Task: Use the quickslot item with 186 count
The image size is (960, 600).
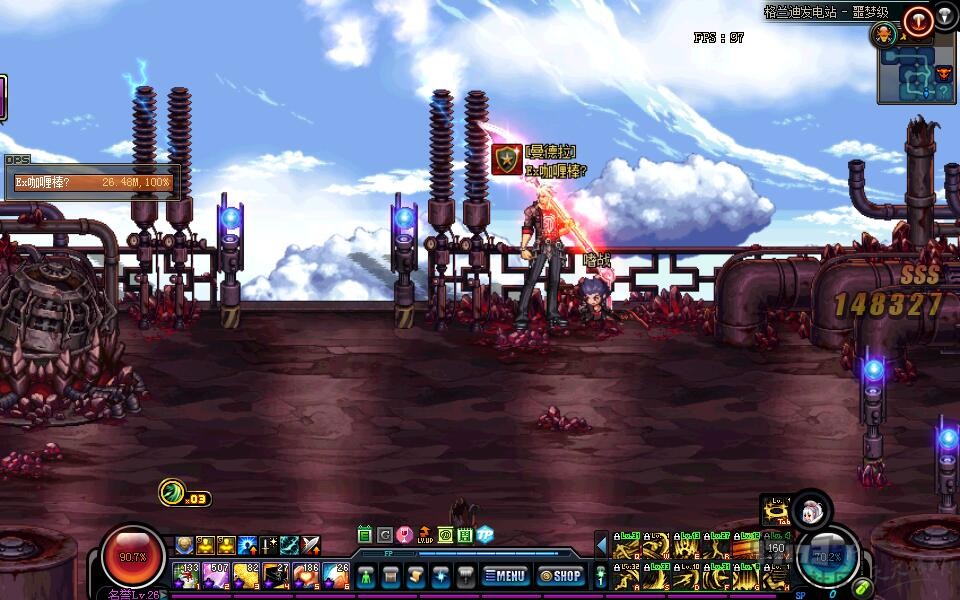Action: (305, 576)
